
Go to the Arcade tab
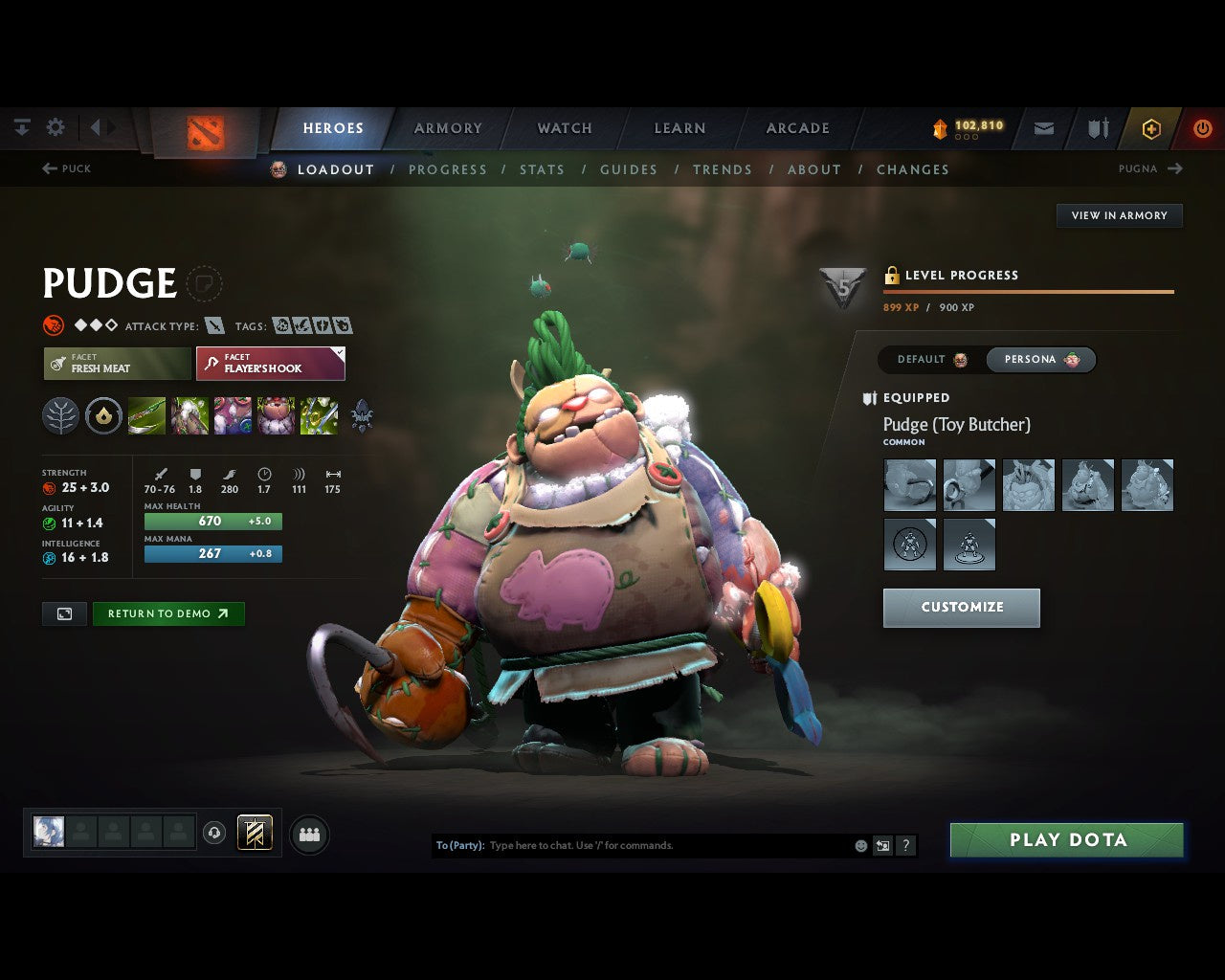click(797, 128)
